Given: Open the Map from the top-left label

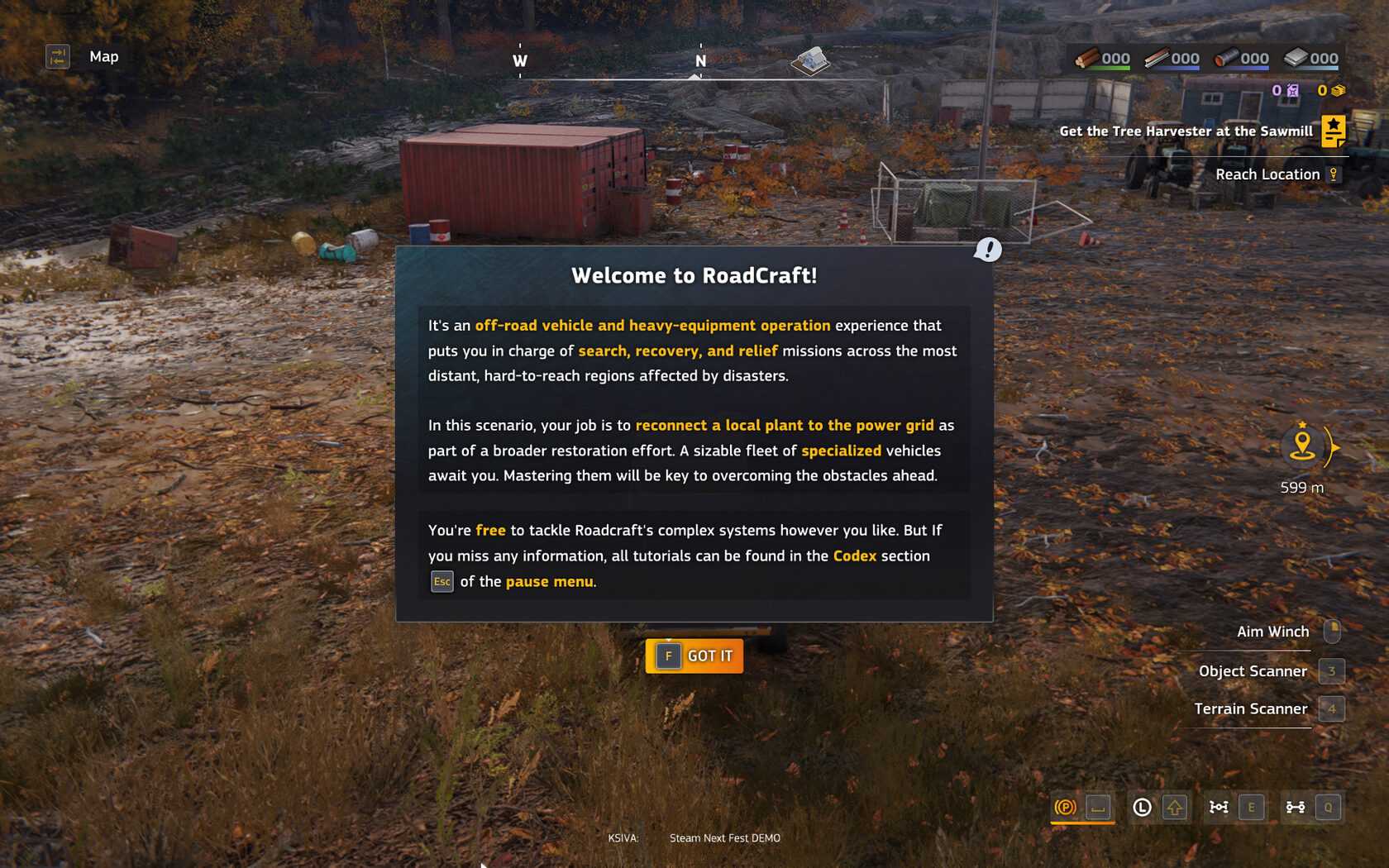Looking at the screenshot, I should (103, 56).
